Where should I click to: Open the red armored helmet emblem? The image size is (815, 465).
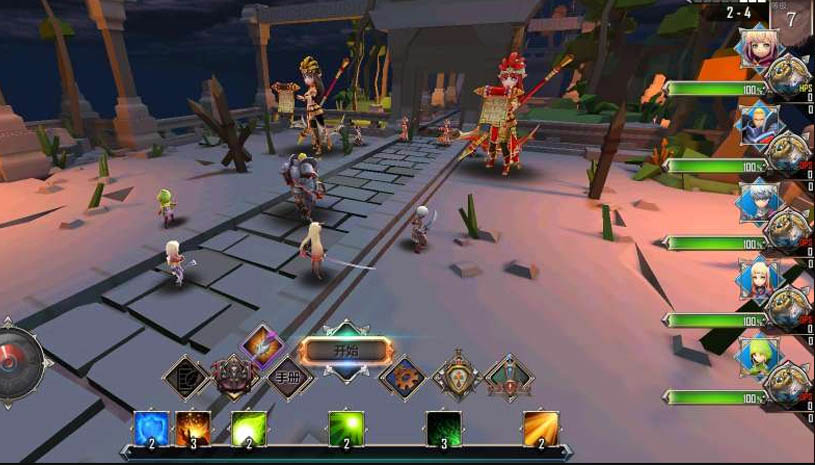click(x=234, y=377)
